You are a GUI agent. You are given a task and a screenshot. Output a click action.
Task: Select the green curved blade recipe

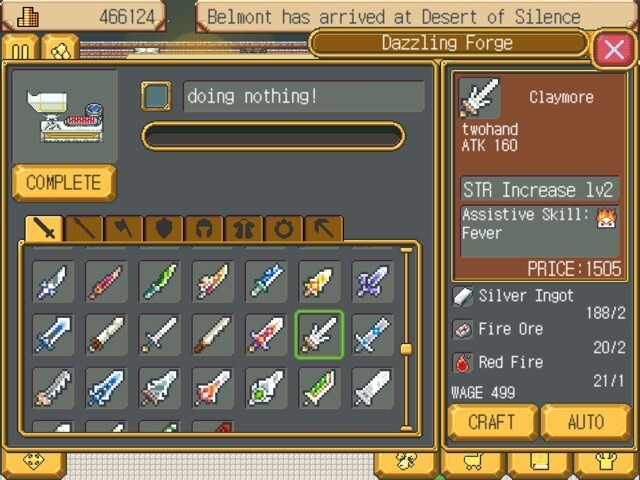[159, 281]
